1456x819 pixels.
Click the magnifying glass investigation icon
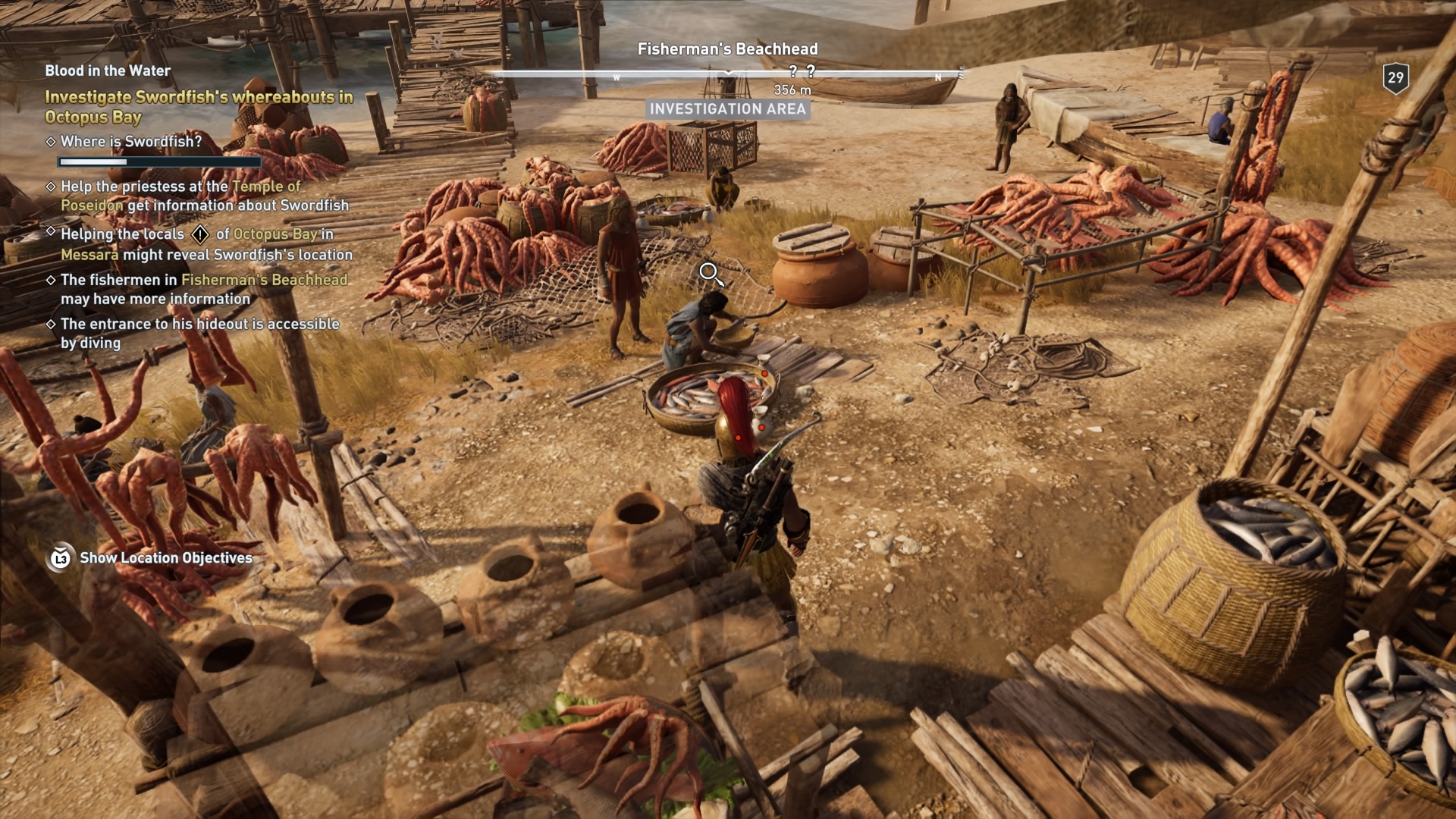[711, 275]
